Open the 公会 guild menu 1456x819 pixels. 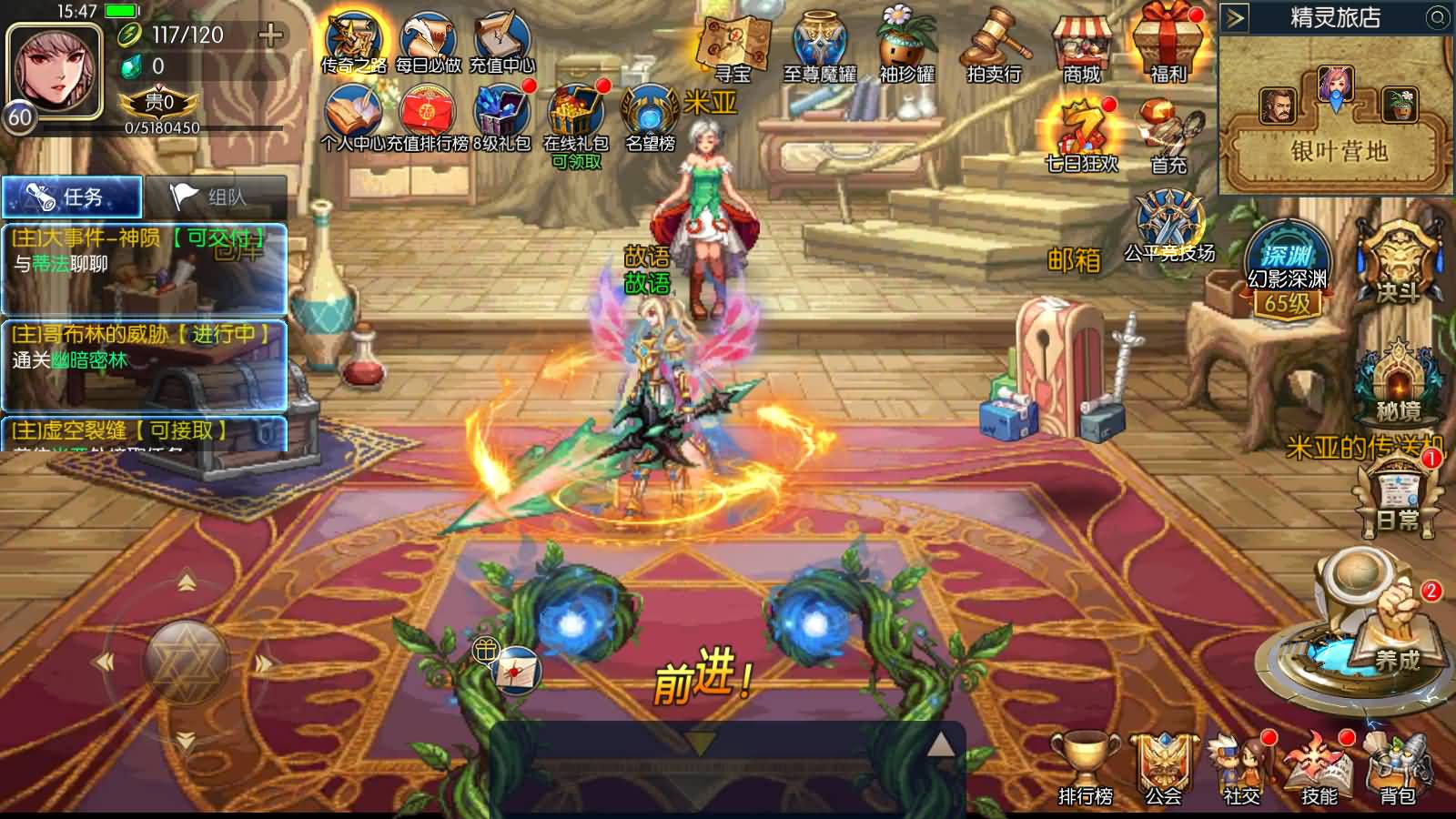(1164, 769)
